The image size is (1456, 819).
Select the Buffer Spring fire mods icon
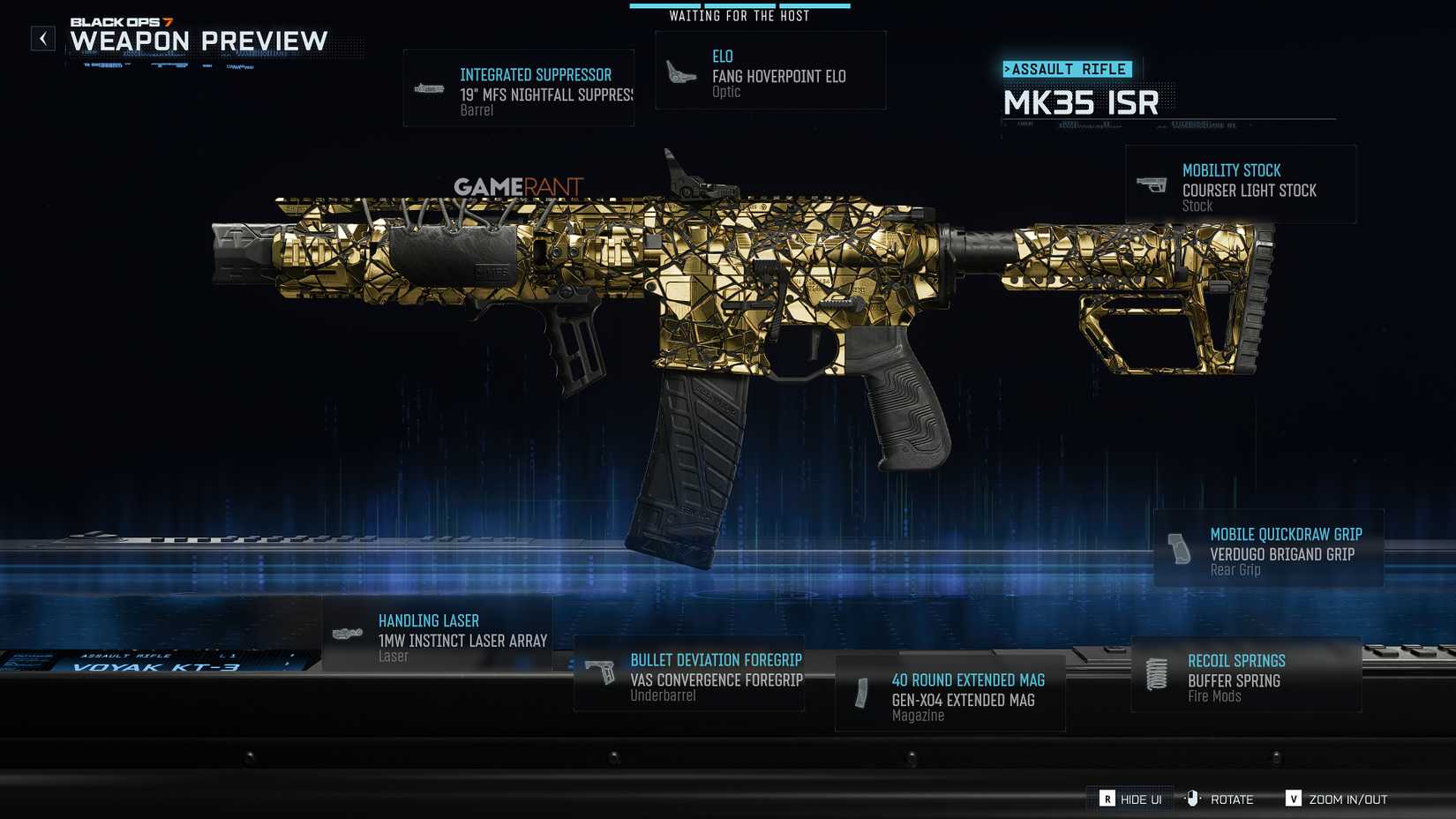pos(1158,674)
